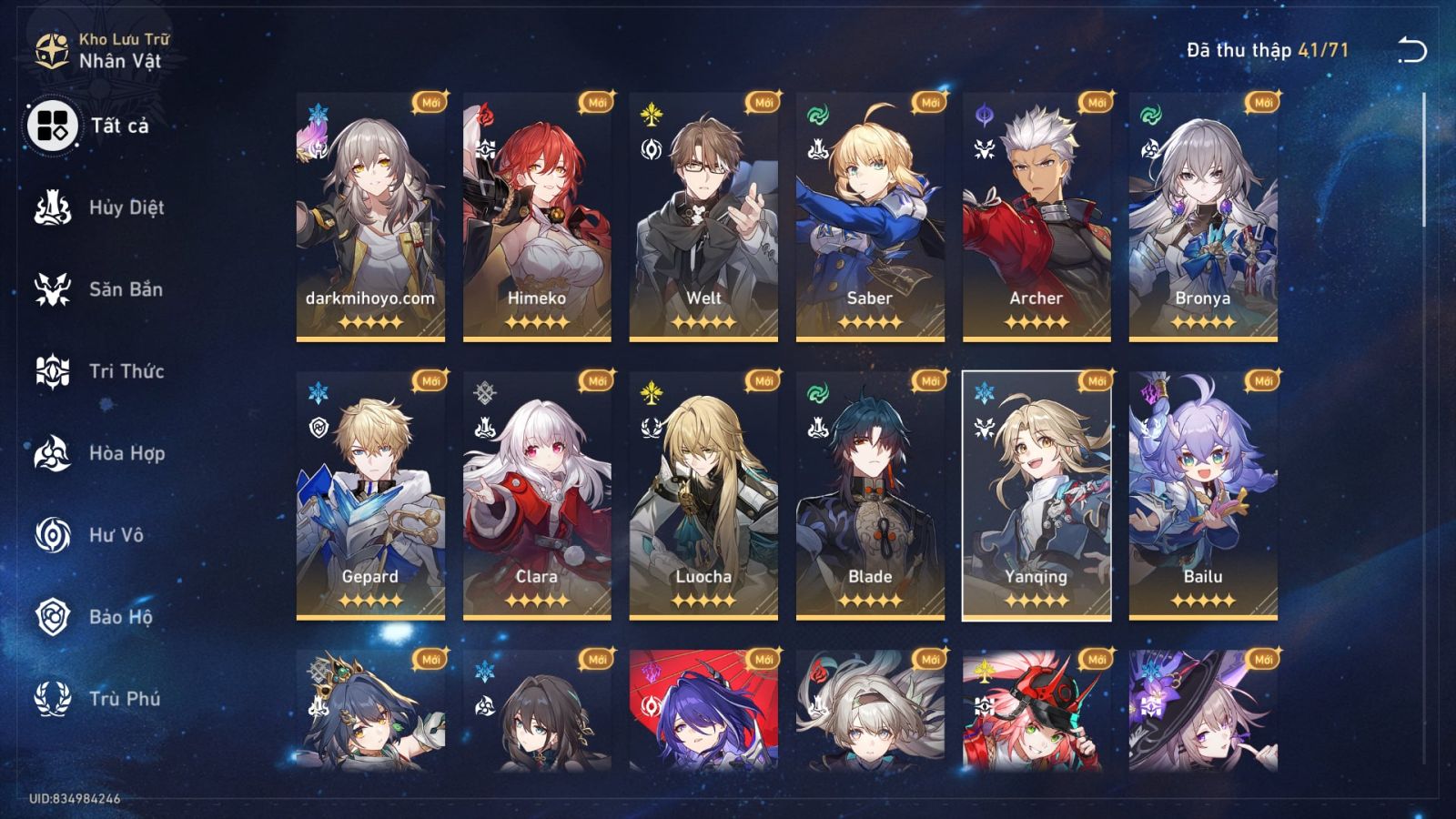The height and width of the screenshot is (819, 1456).
Task: Click the Kho Lưu Trữ archive emblem icon
Action: [x=50, y=50]
